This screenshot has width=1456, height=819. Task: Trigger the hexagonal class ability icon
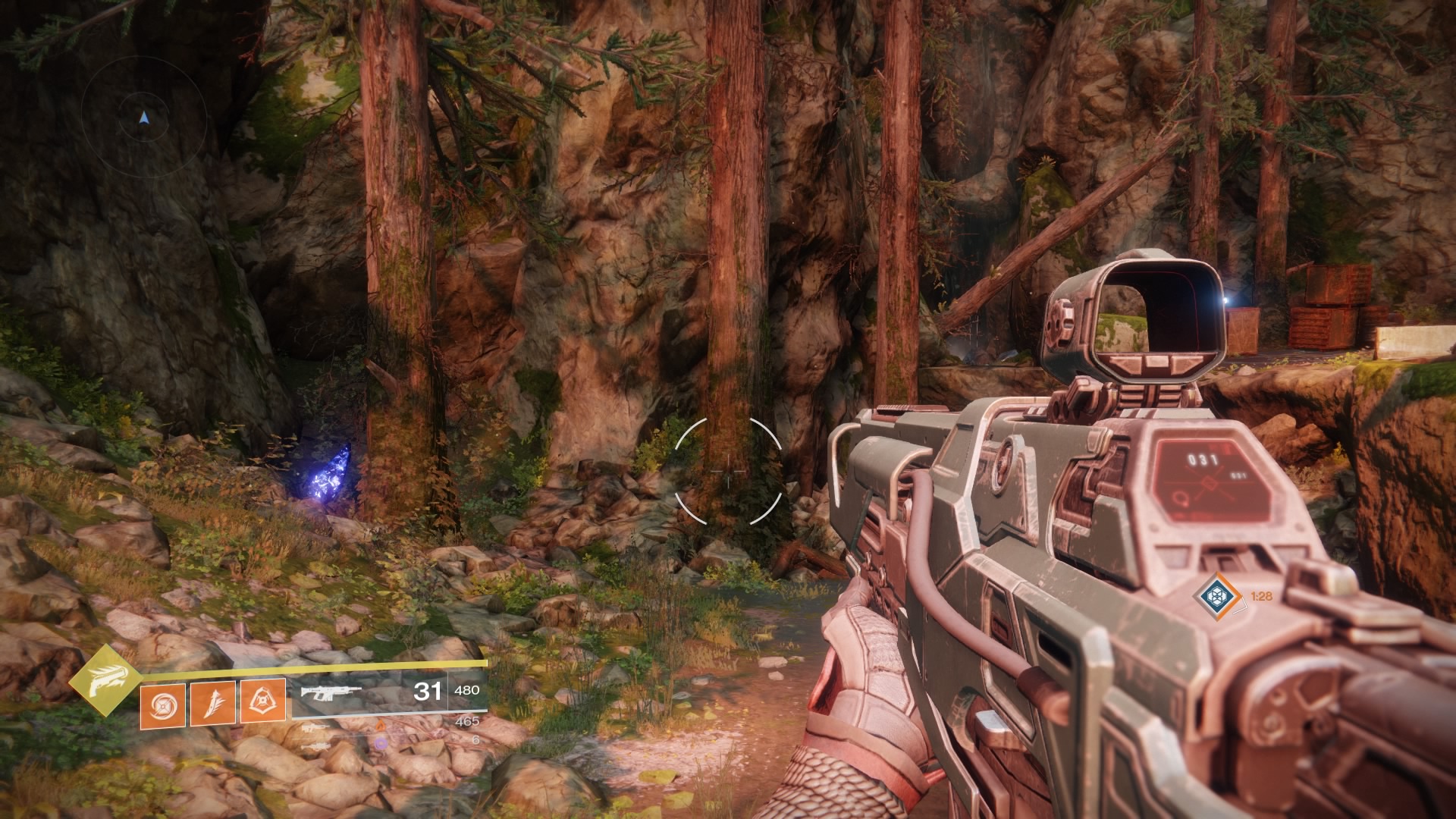click(x=262, y=700)
